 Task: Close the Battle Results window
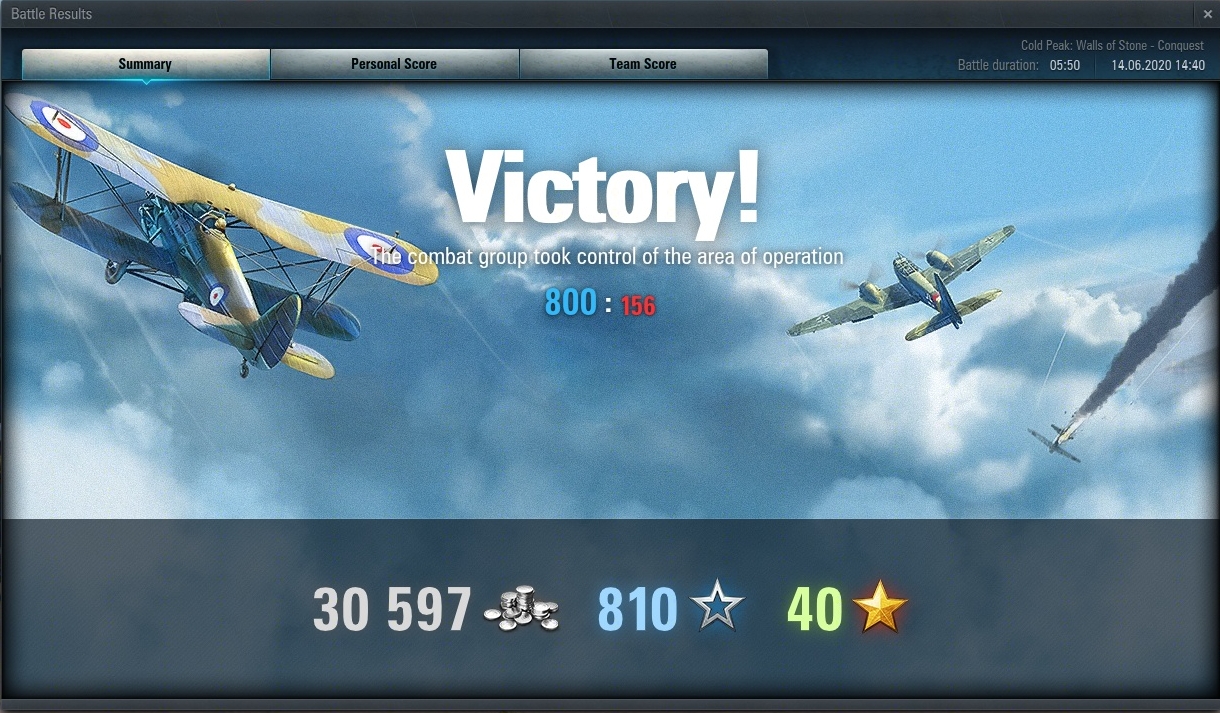tap(1208, 14)
